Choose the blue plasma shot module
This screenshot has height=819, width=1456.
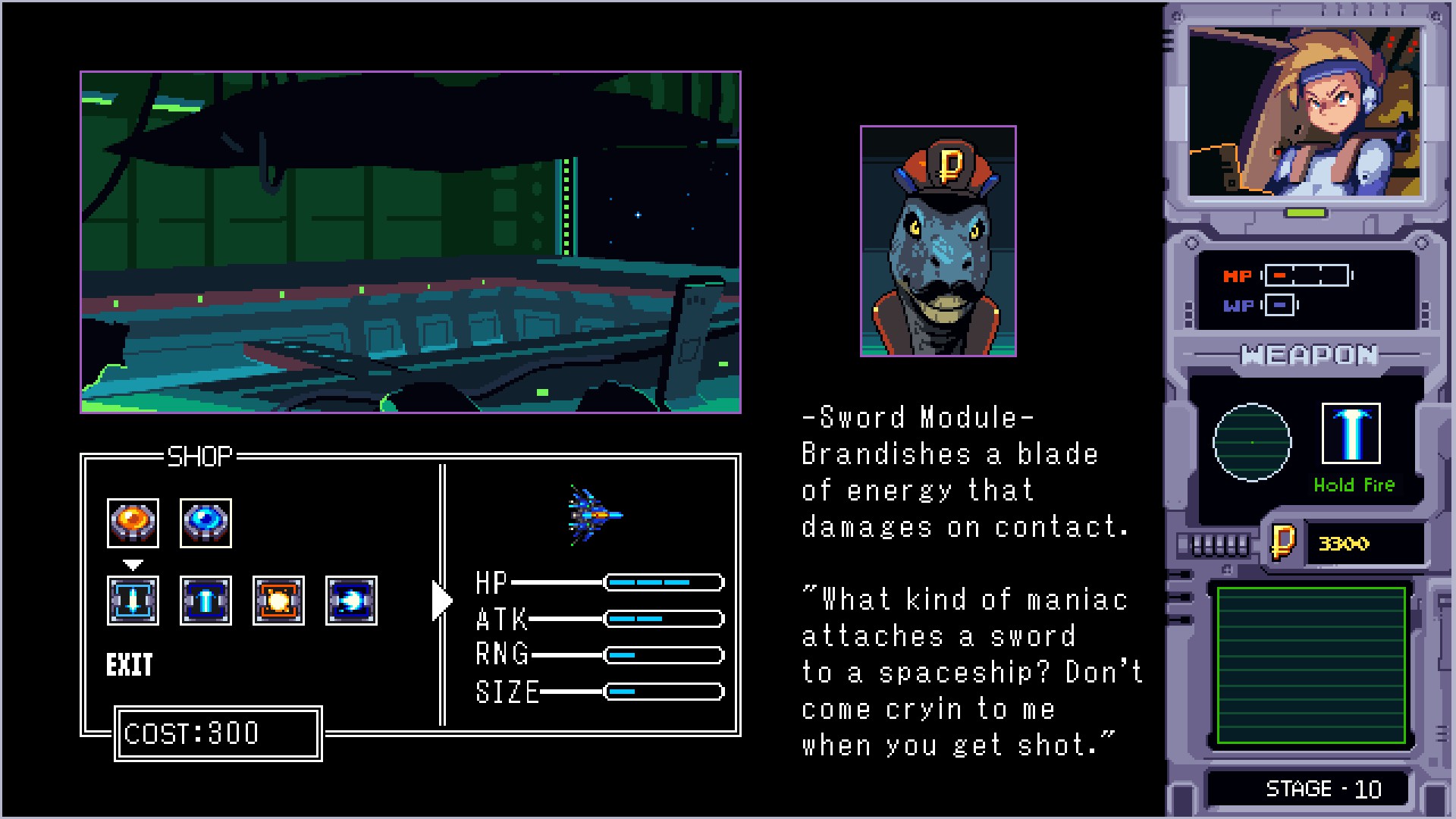click(x=351, y=601)
